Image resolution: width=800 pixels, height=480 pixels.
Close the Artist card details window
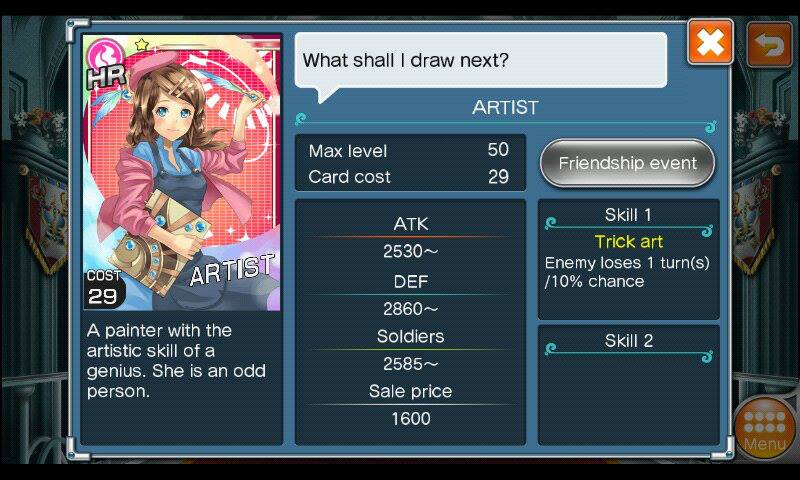pyautogui.click(x=710, y=43)
